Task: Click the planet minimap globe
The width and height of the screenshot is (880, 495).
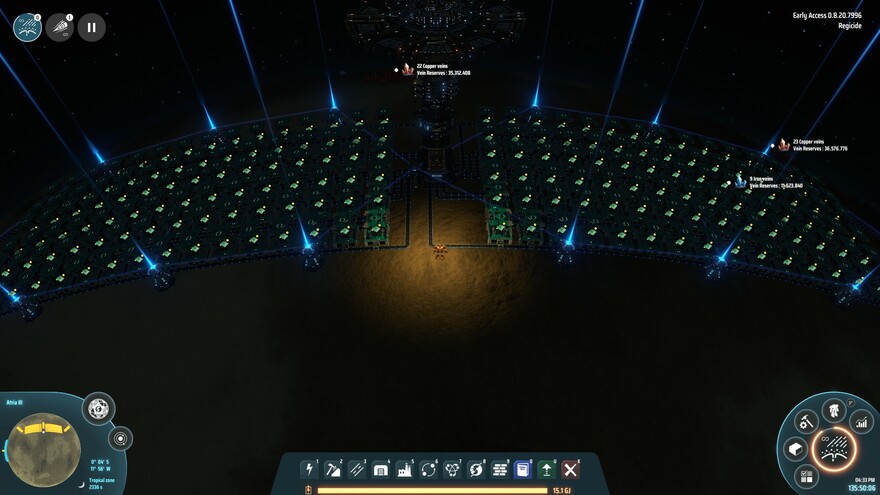Action: [46, 448]
